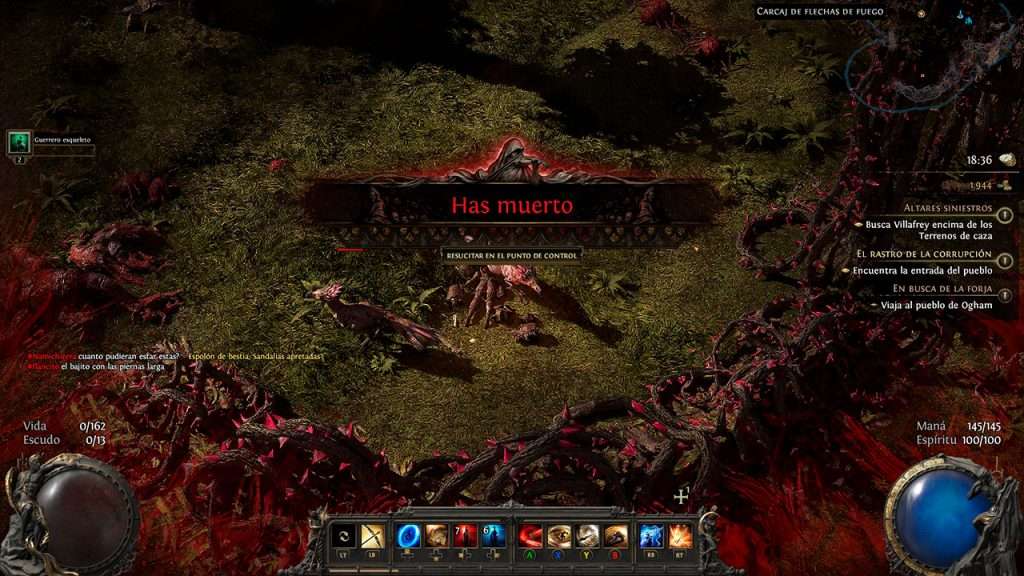
Task: Select the Guerrero esqueleto minion portrait
Action: point(19,142)
